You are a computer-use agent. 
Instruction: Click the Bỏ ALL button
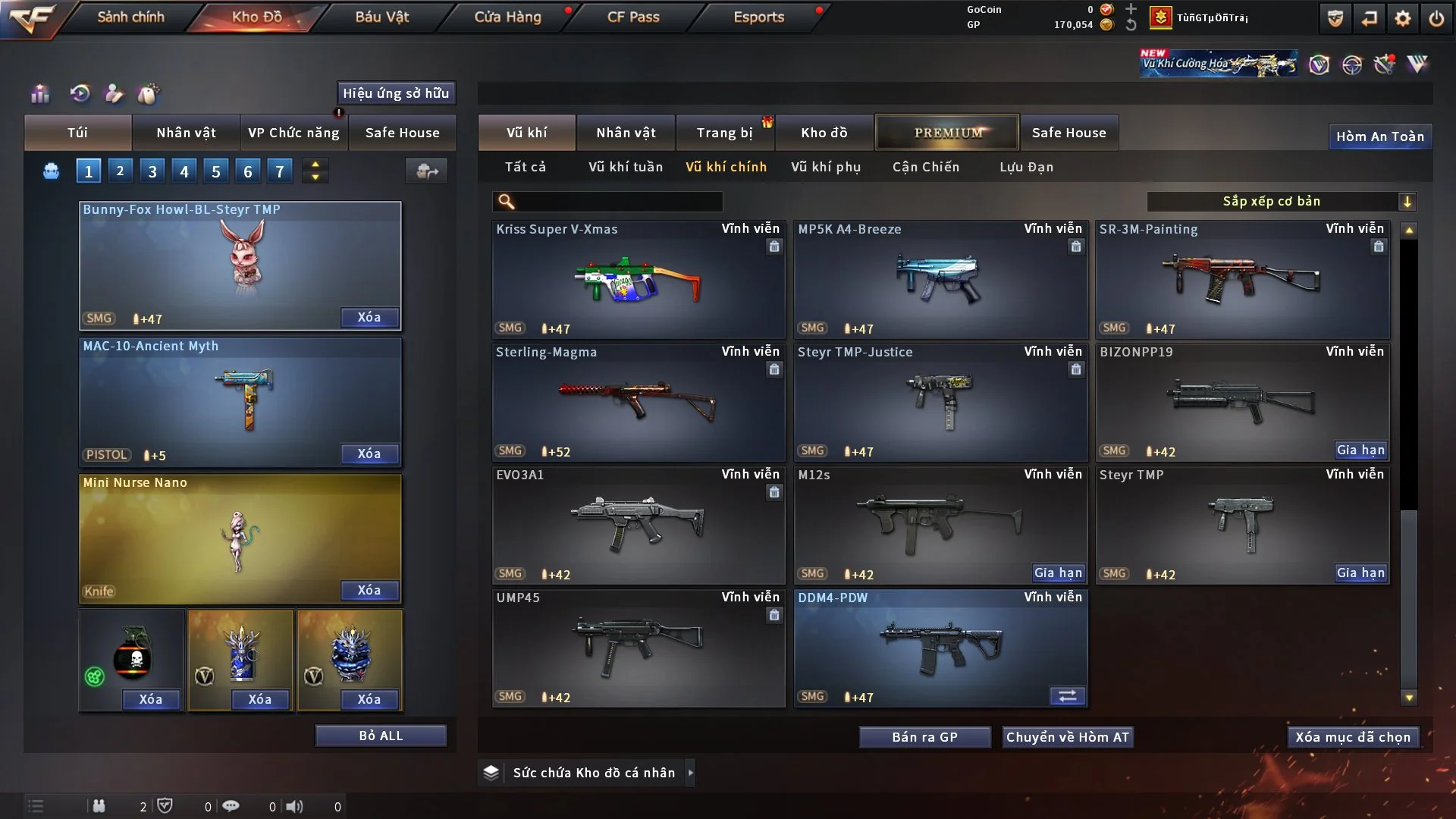pyautogui.click(x=381, y=736)
